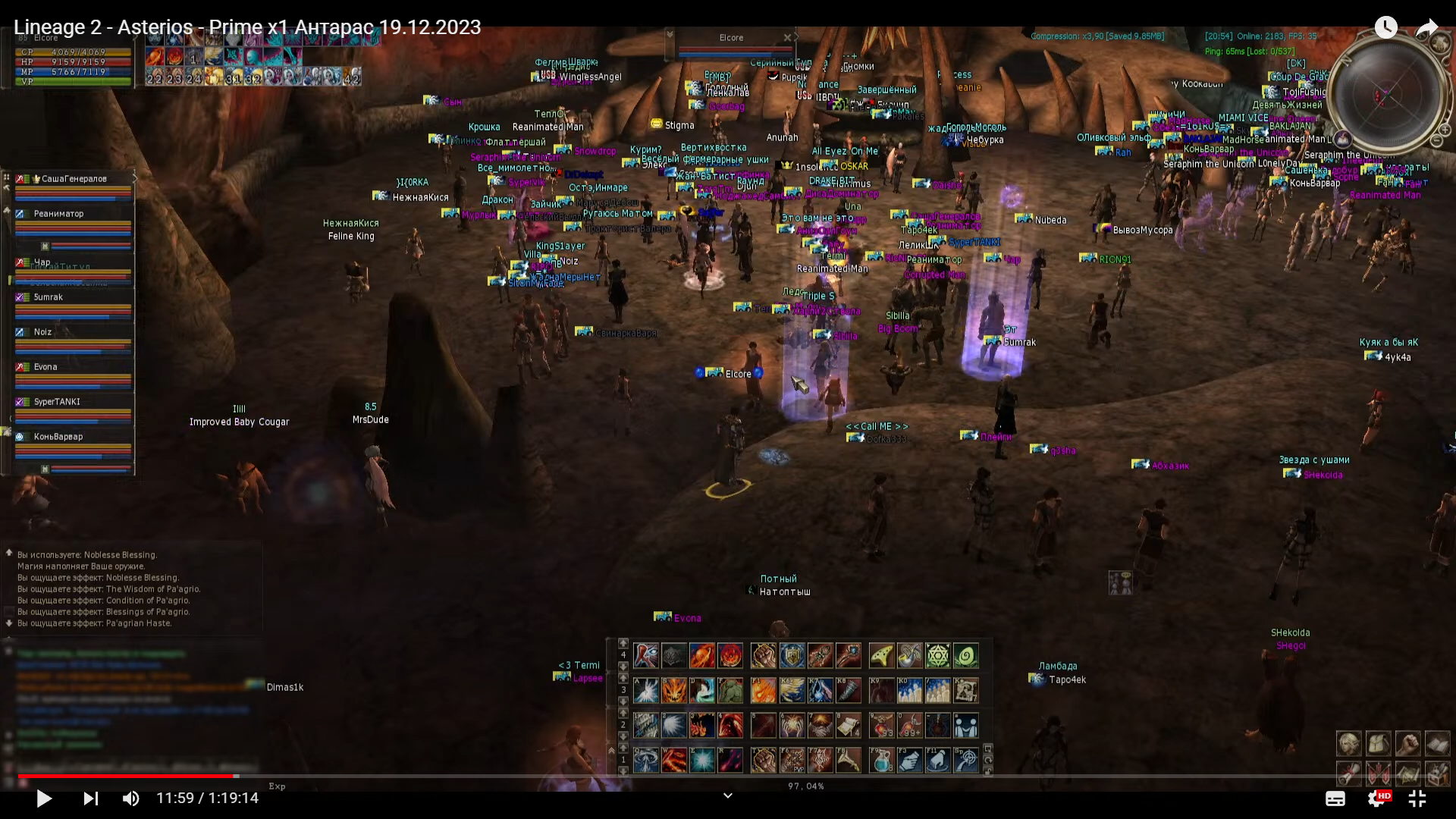The image size is (1456, 819).
Task: Select party member Реаниматор in party list
Action: (59, 214)
